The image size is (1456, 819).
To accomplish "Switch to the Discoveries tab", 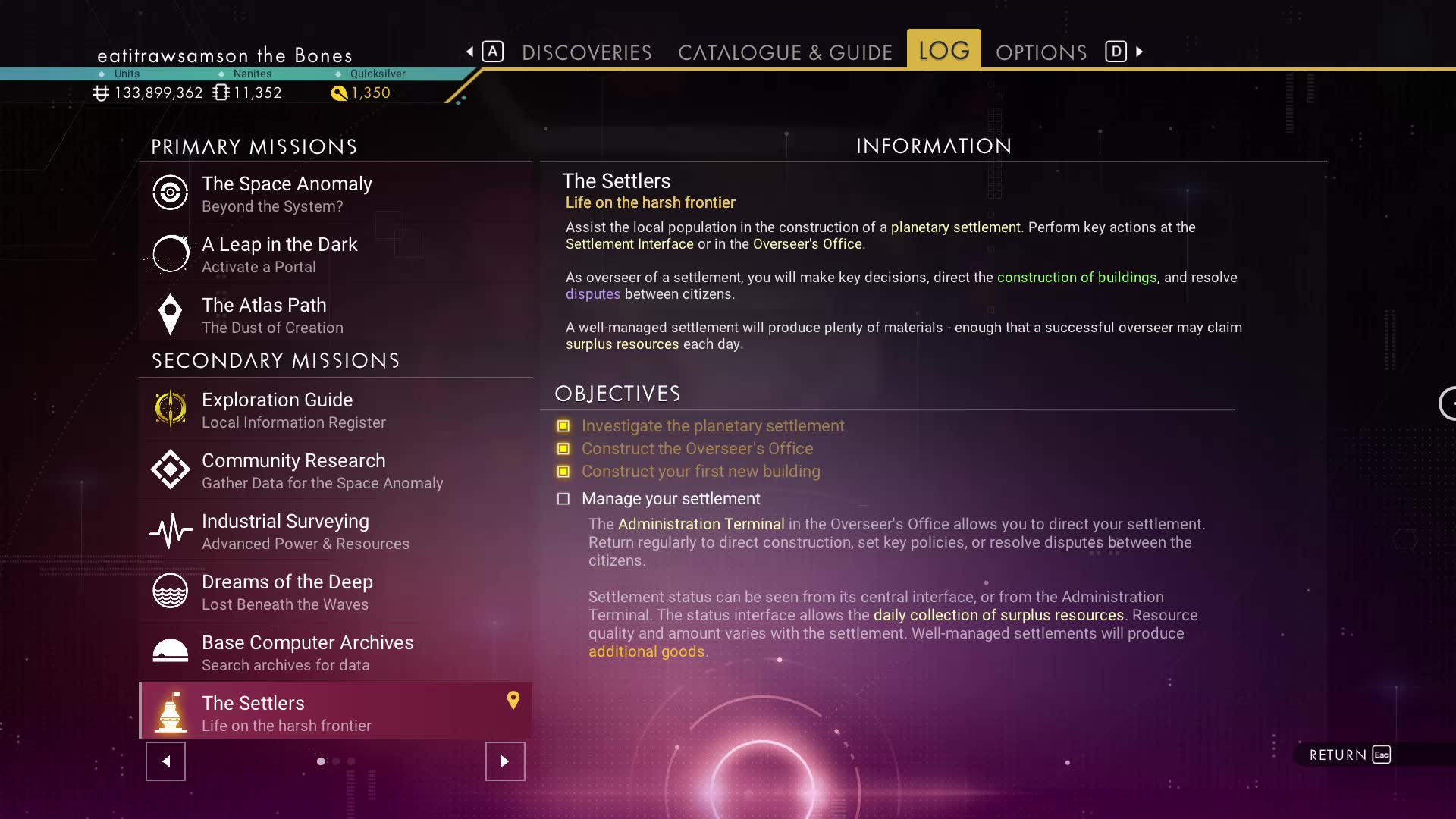I will pos(586,52).
